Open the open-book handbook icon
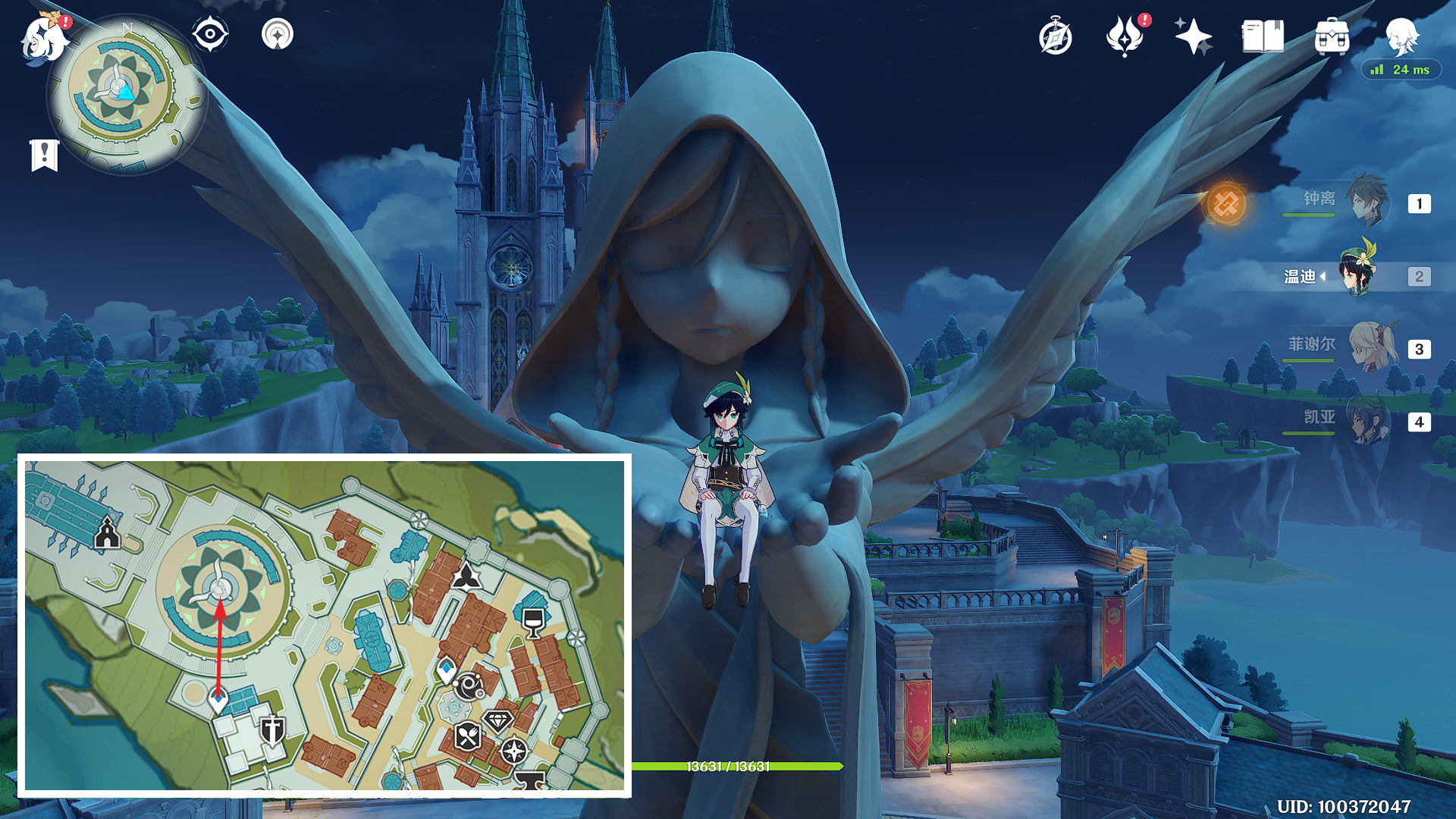 [1263, 36]
